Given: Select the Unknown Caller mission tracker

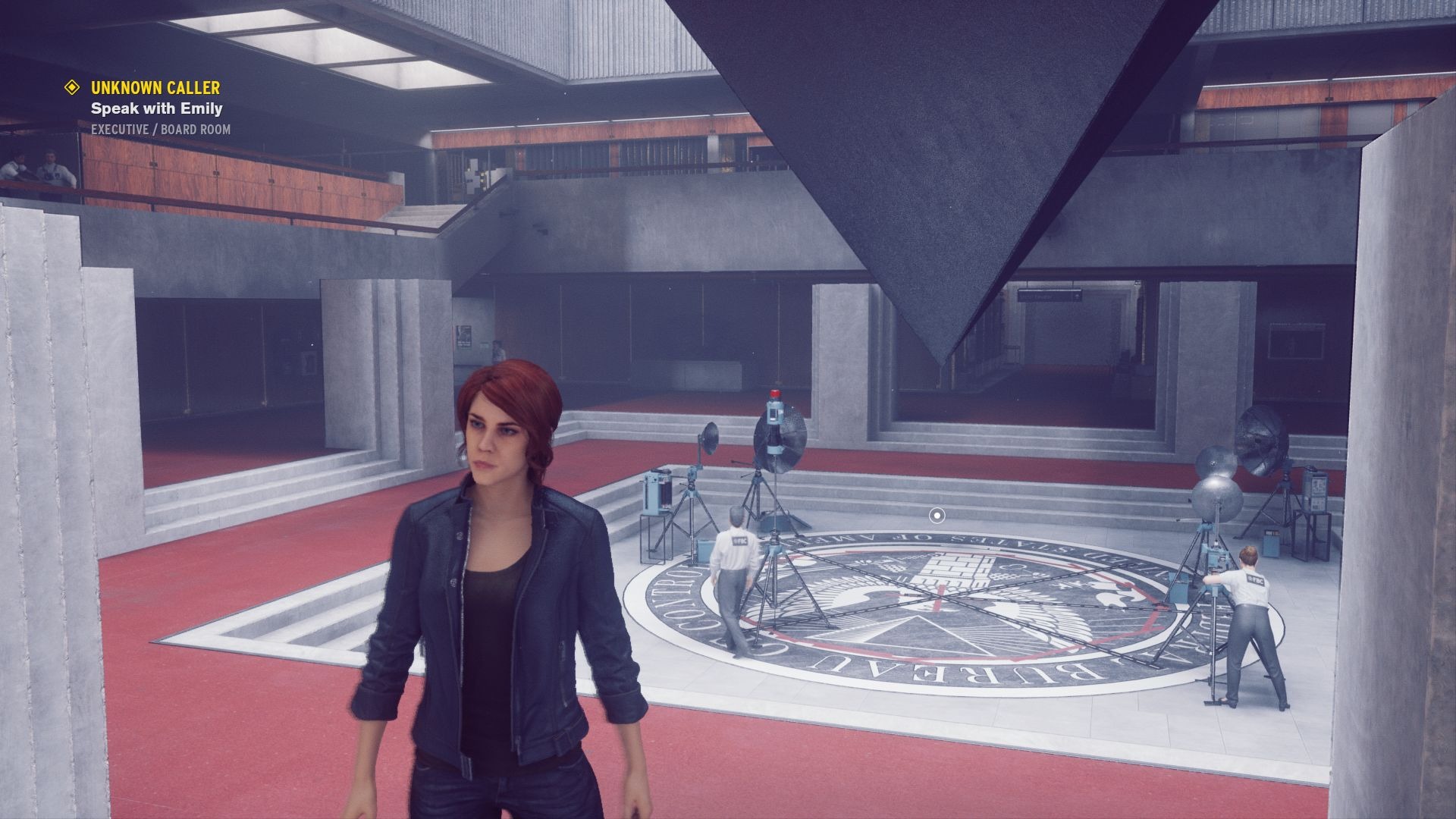Looking at the screenshot, I should (x=155, y=88).
